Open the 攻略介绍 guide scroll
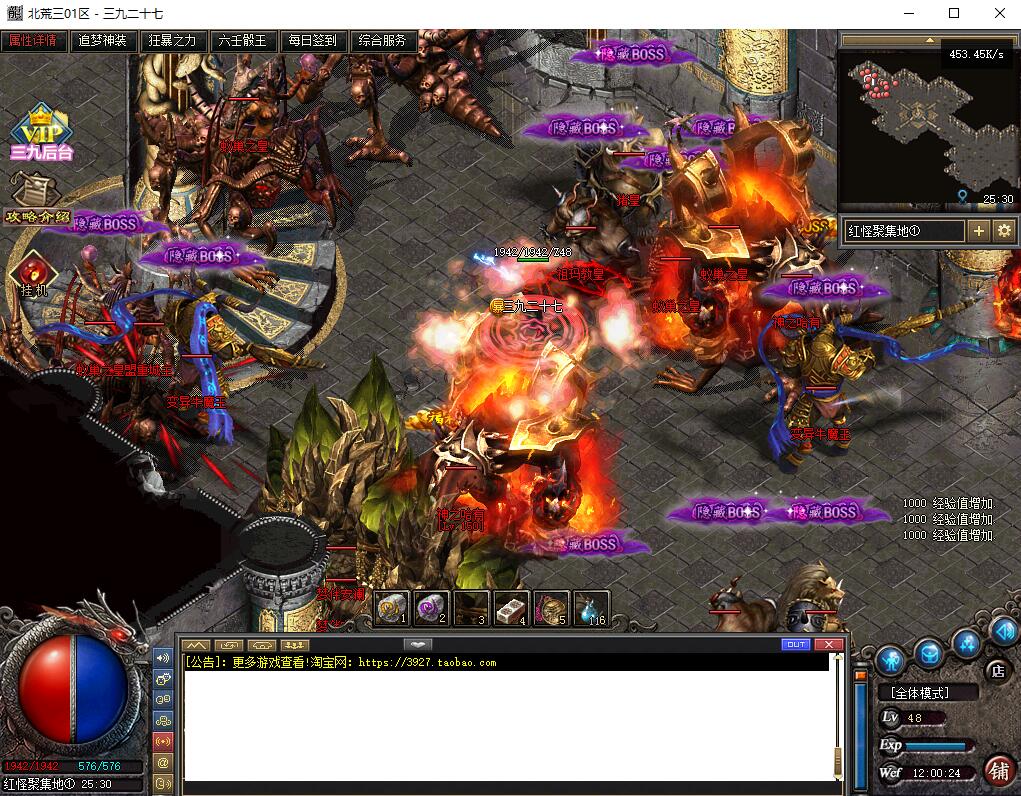 [37, 198]
